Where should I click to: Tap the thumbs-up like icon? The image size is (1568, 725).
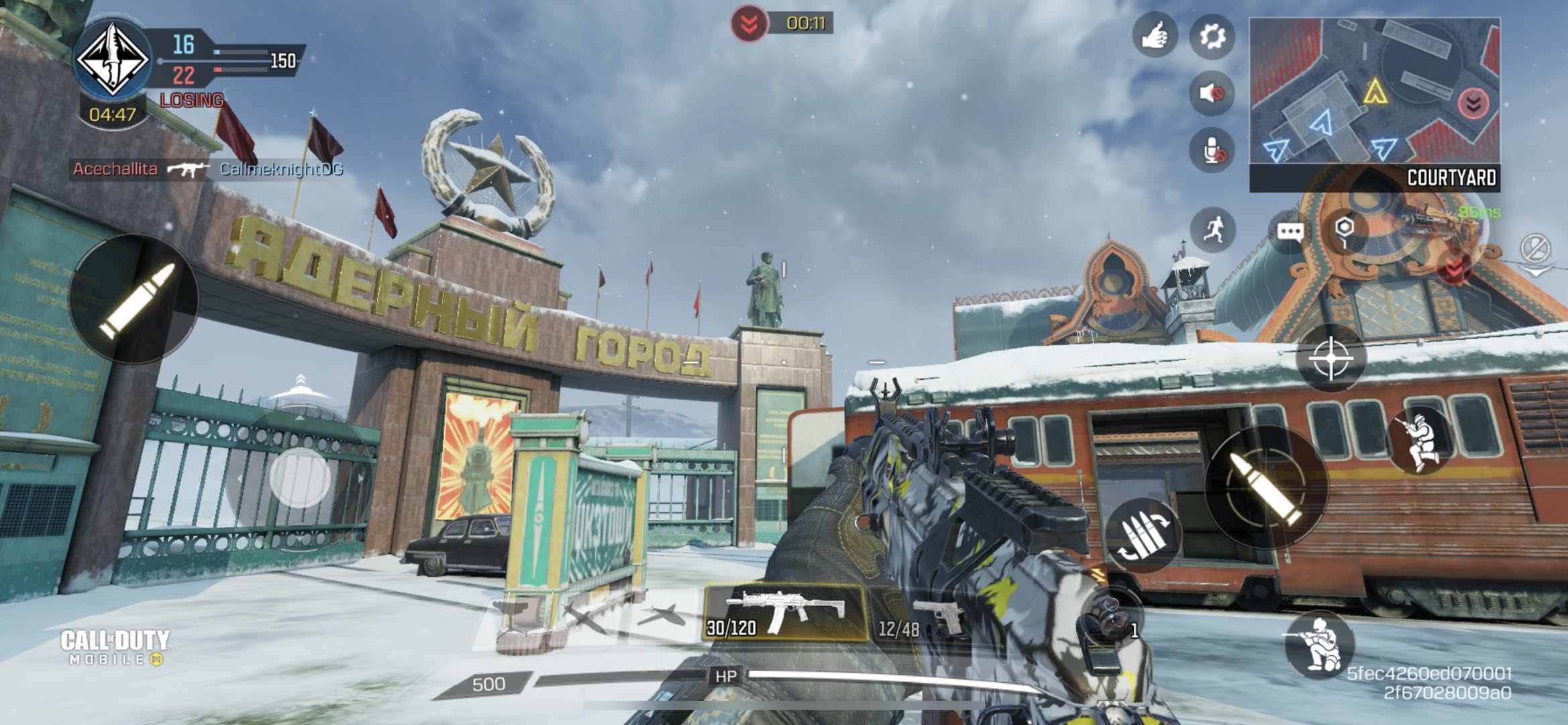click(x=1155, y=35)
